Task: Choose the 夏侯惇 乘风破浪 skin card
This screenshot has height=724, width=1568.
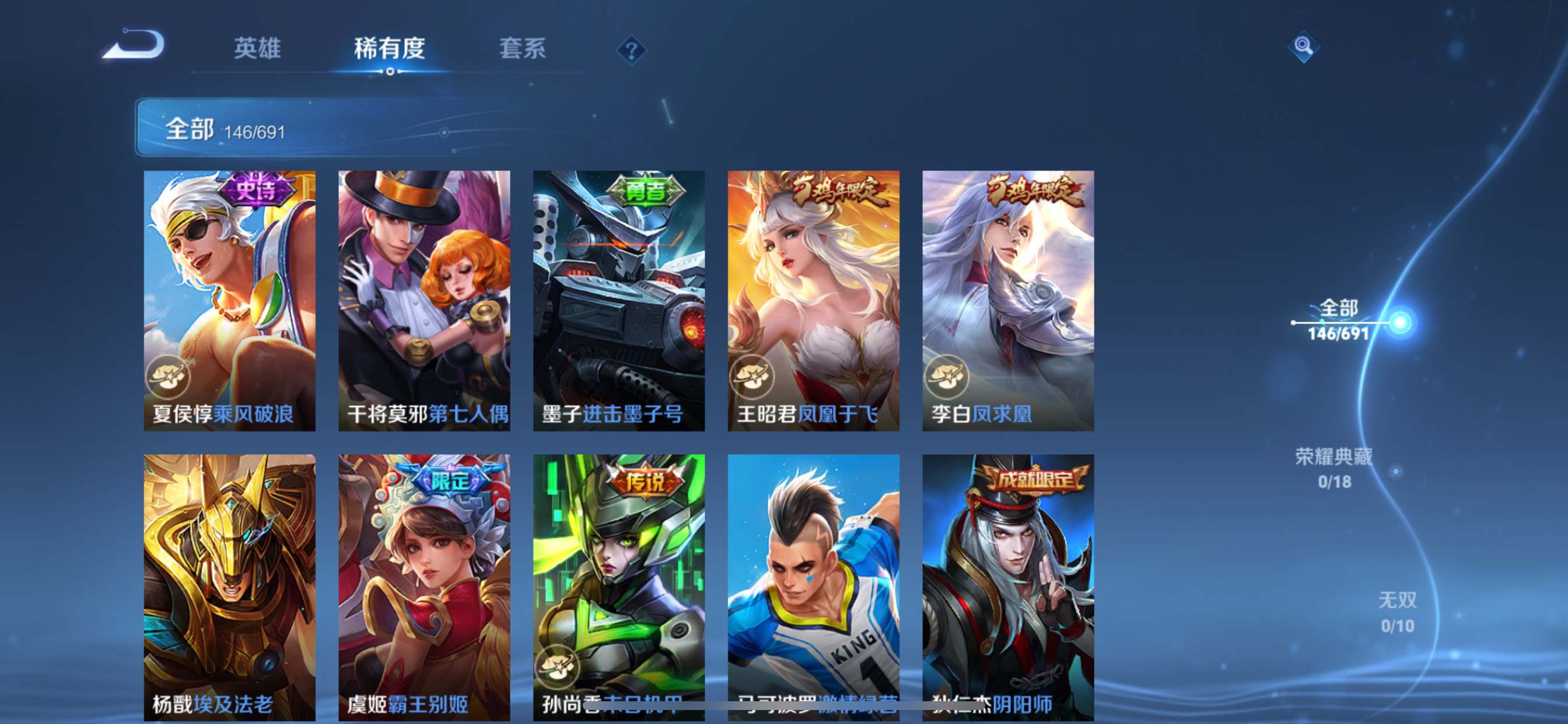Action: pos(229,301)
